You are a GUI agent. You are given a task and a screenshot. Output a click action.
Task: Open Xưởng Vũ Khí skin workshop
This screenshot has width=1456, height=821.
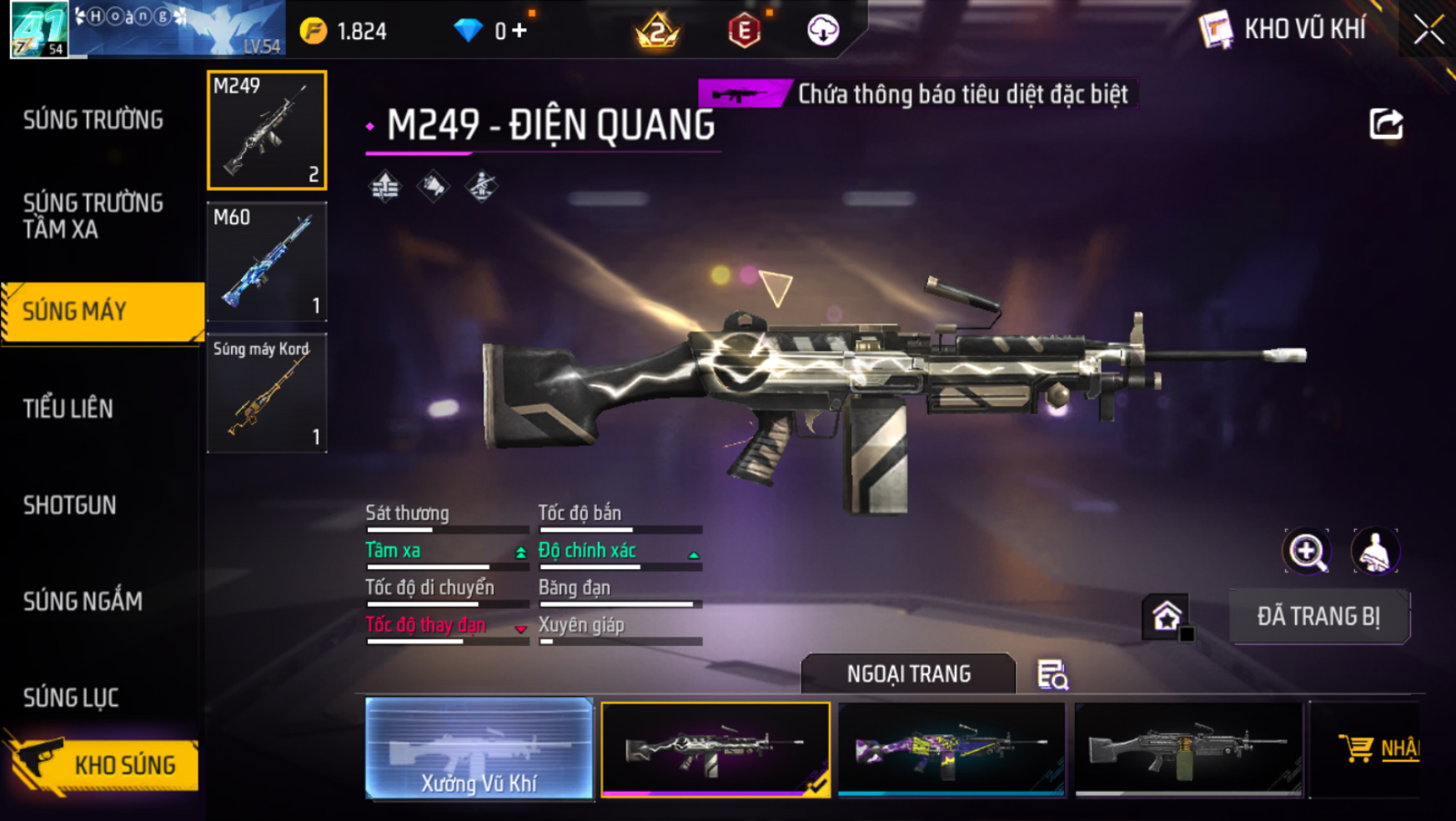click(479, 748)
